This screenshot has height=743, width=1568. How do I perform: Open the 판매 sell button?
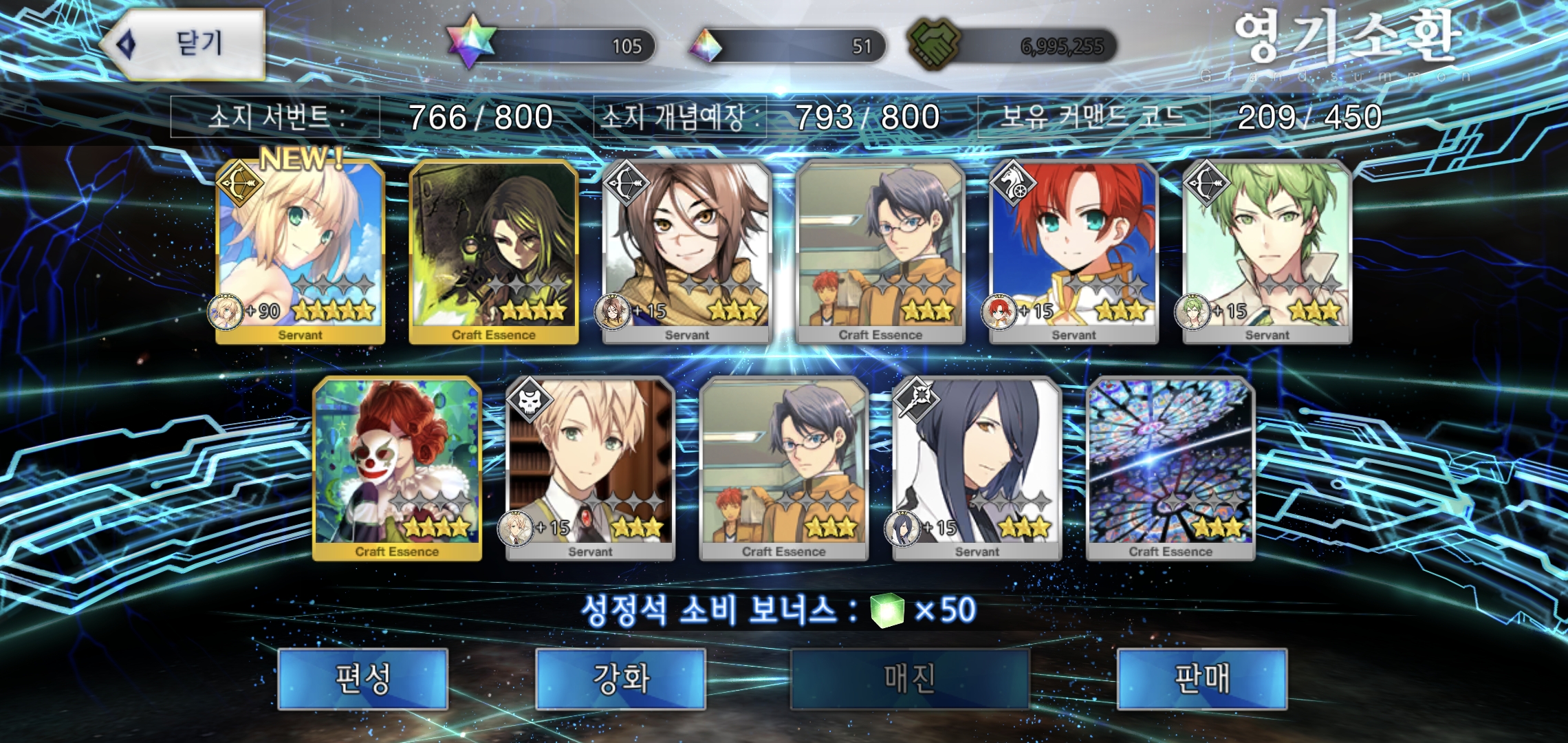(x=1201, y=678)
